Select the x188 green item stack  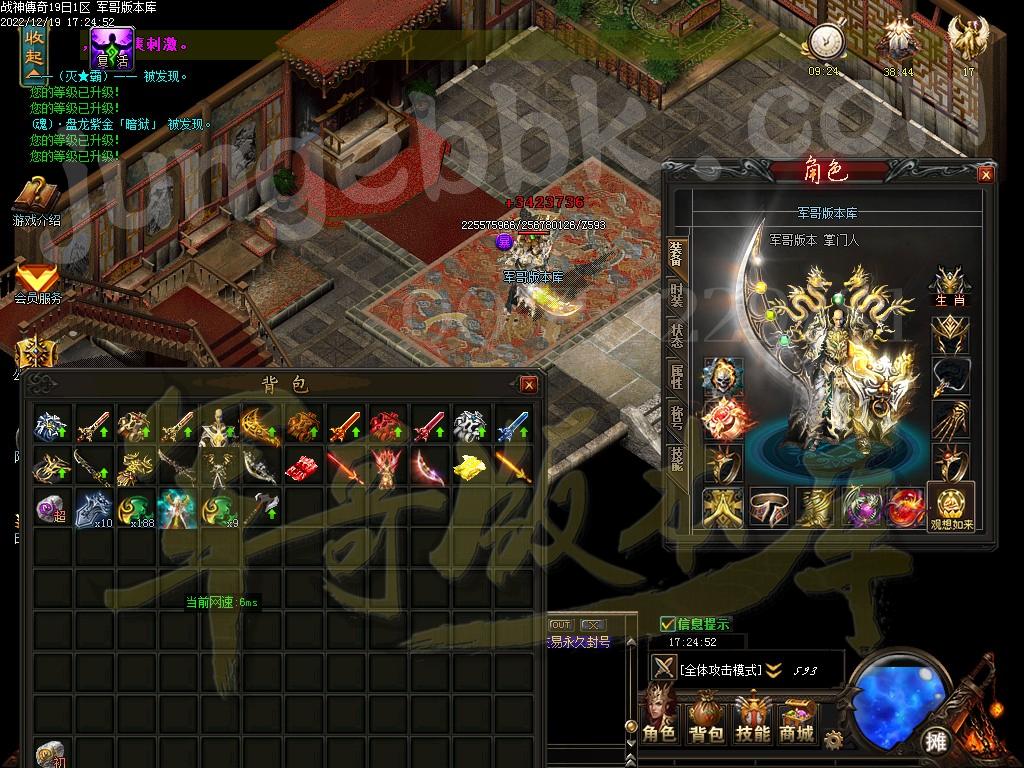(x=135, y=509)
